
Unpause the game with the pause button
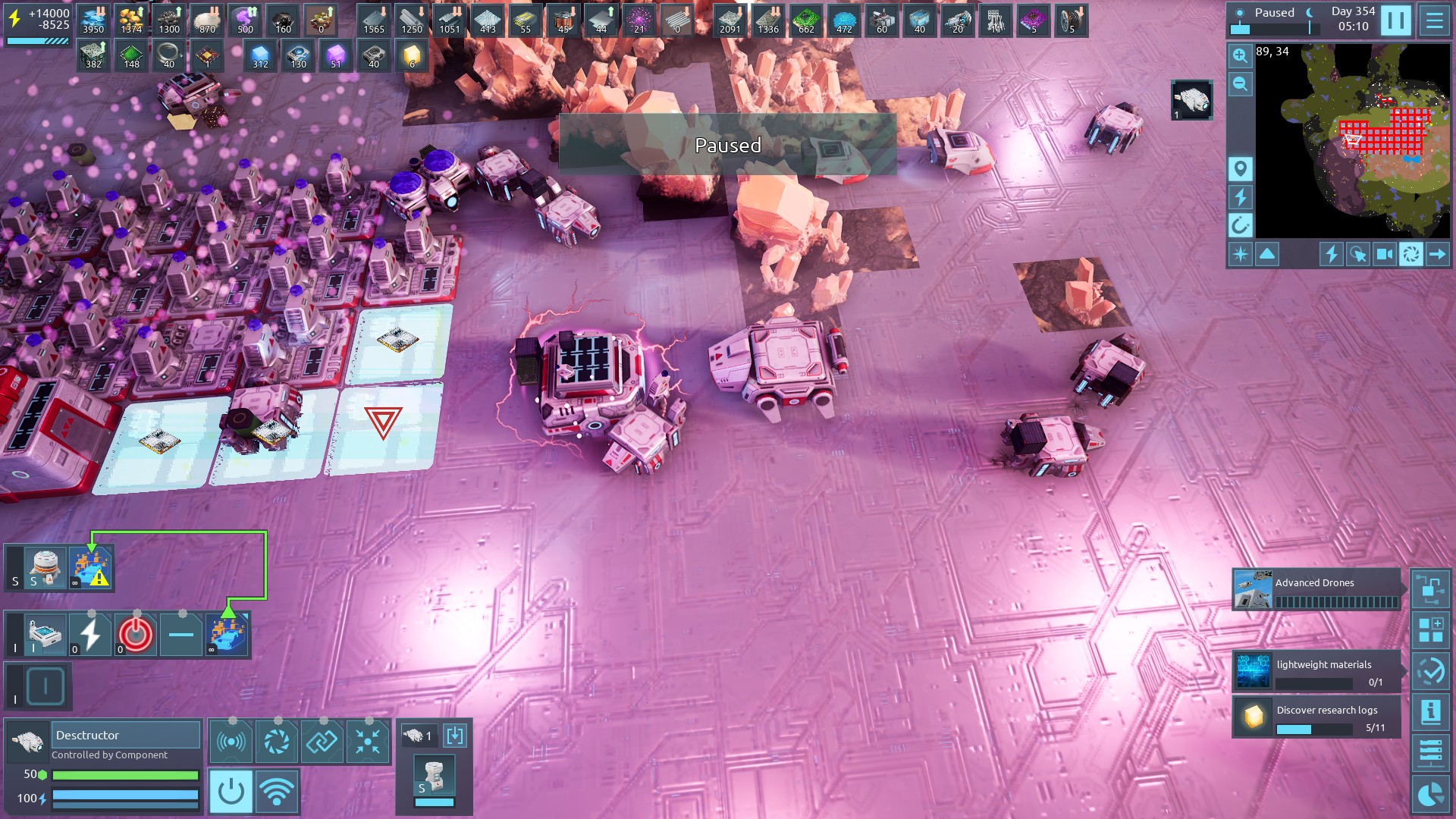click(1395, 20)
